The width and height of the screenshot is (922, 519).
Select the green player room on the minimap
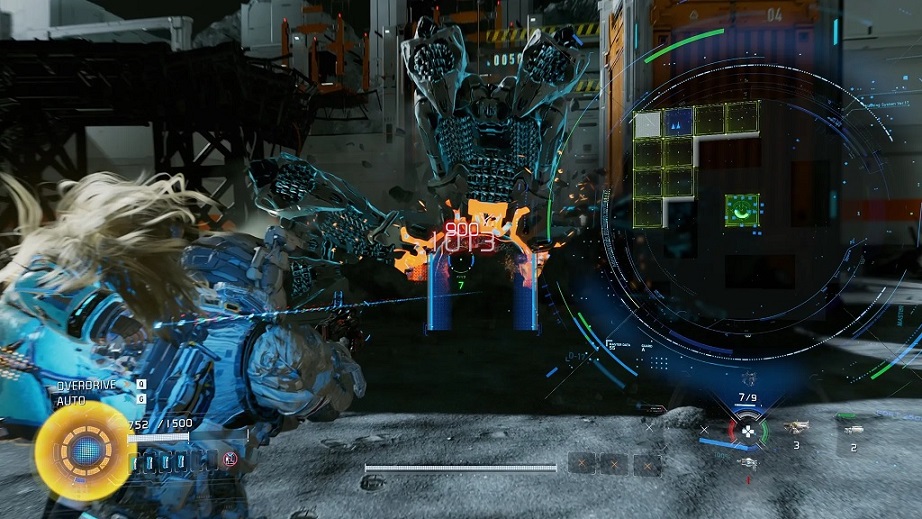pos(741,210)
